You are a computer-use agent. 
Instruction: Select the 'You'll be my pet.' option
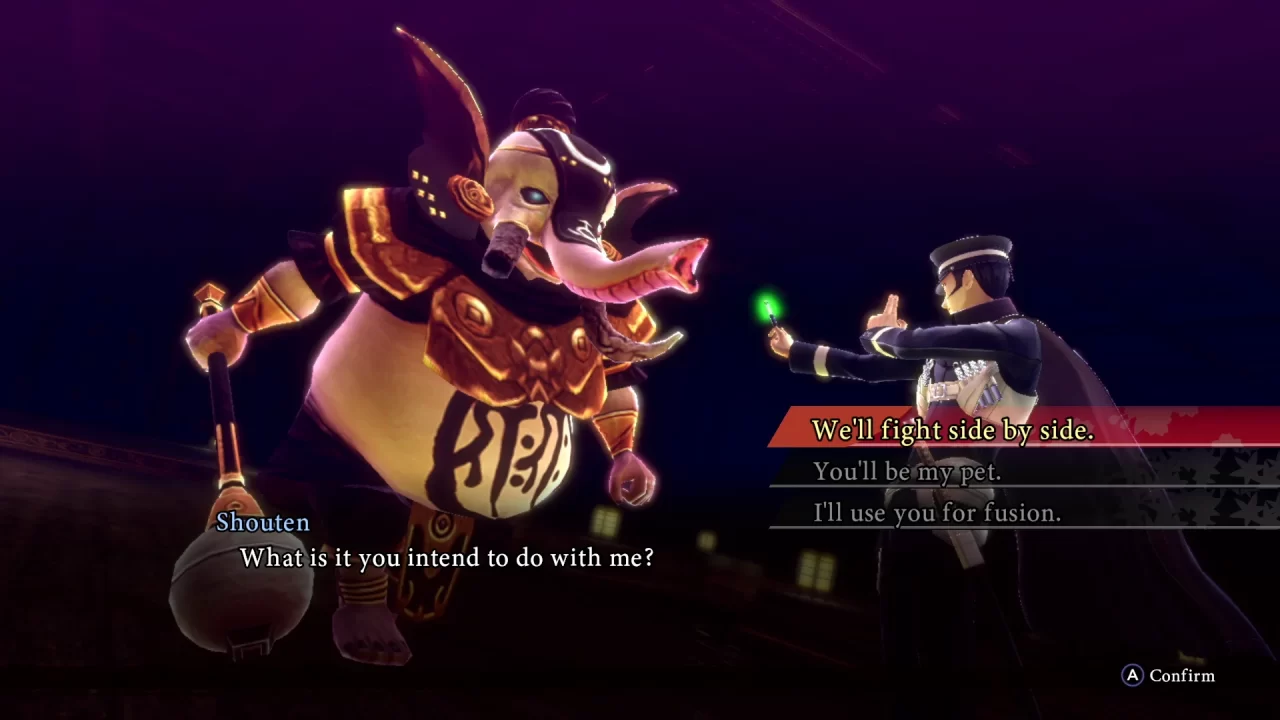[907, 471]
